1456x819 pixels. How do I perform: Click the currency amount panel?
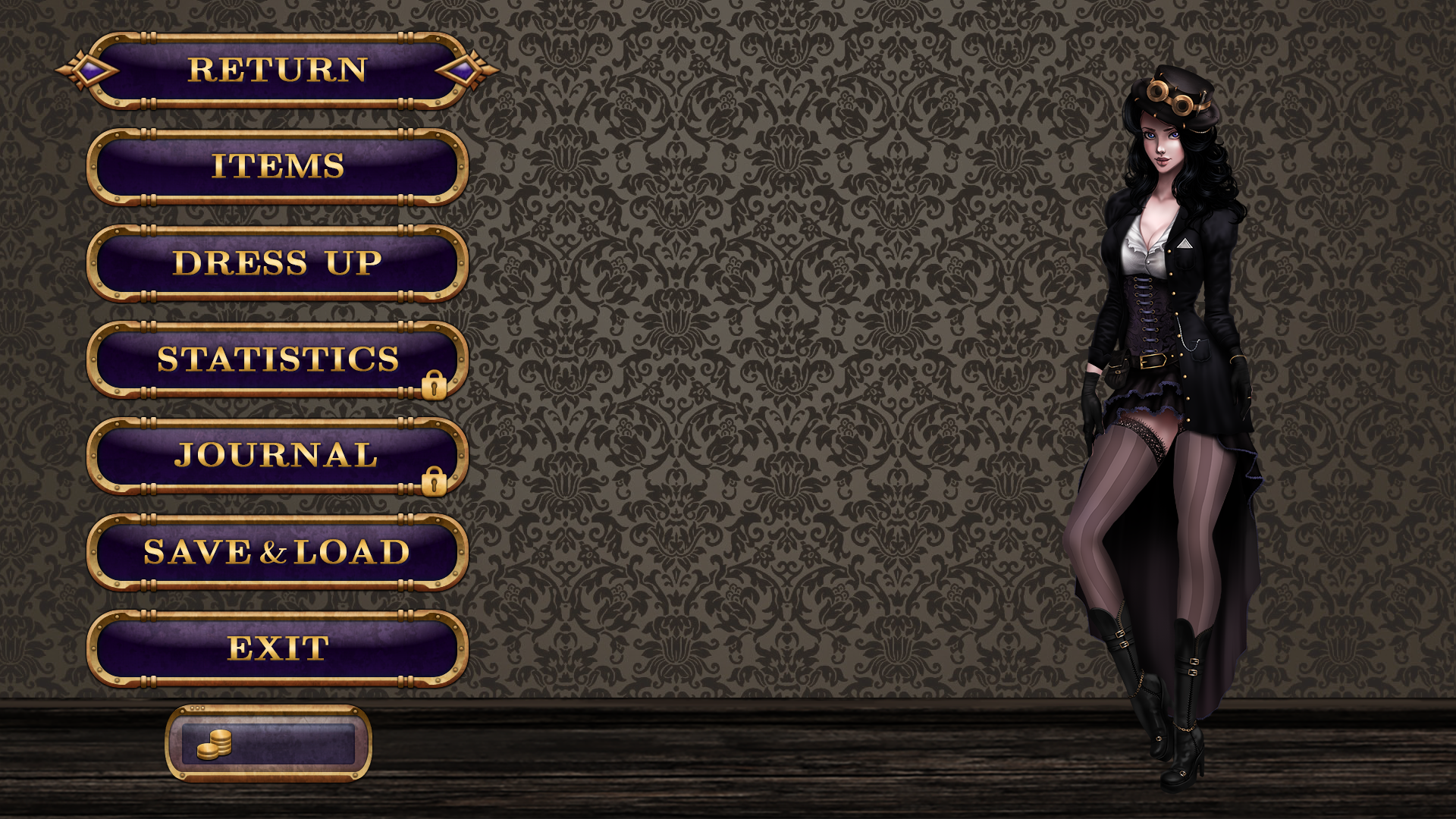(269, 745)
